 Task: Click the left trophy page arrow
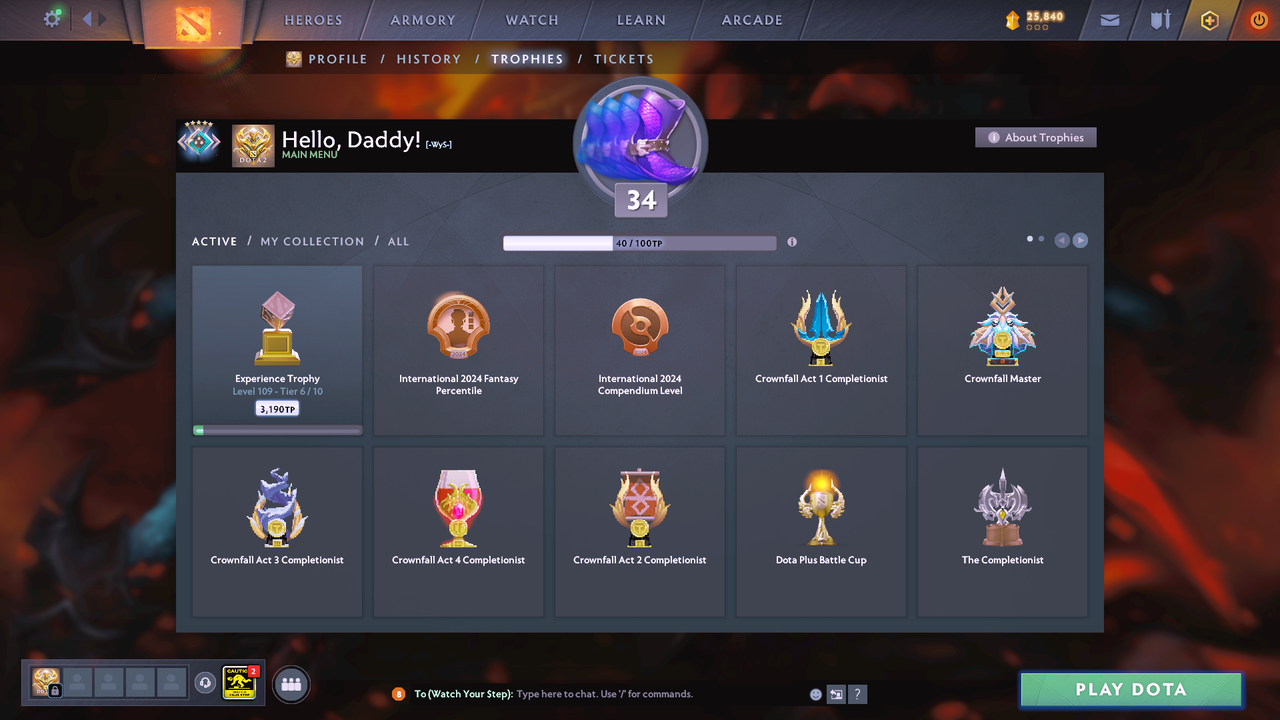(x=1062, y=240)
